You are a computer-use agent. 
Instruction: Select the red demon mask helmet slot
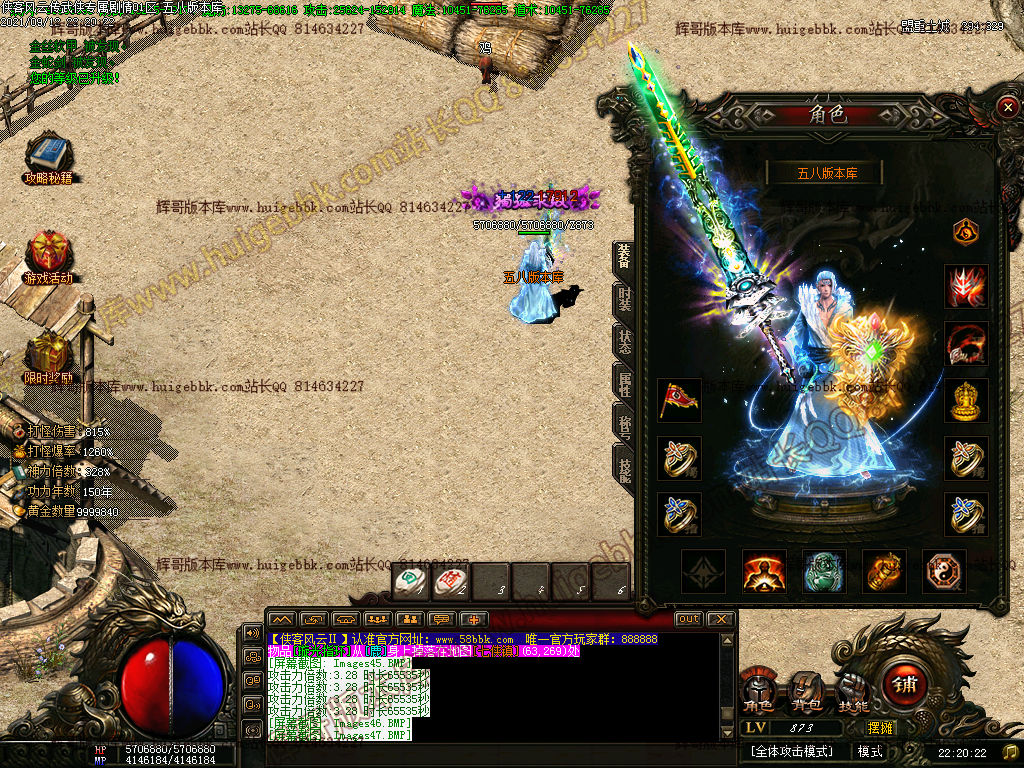click(966, 286)
